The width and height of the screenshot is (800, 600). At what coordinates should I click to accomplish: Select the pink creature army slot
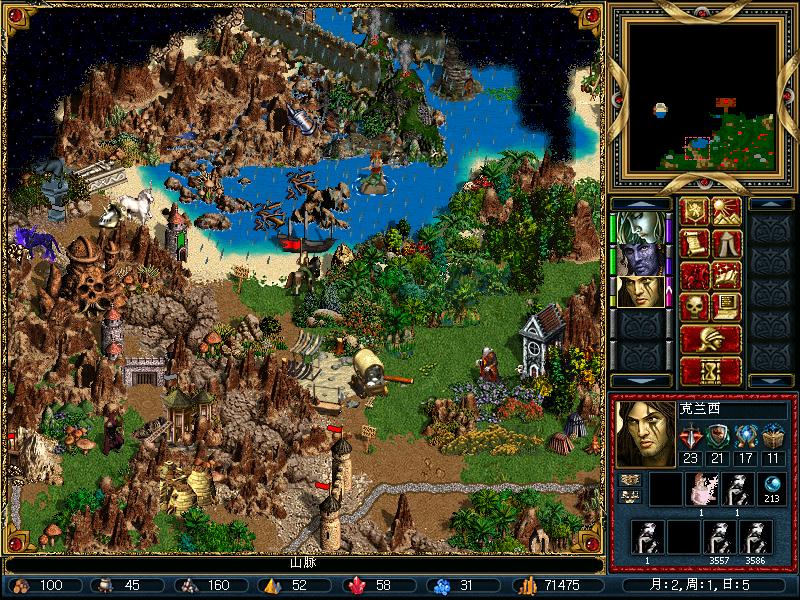click(702, 489)
